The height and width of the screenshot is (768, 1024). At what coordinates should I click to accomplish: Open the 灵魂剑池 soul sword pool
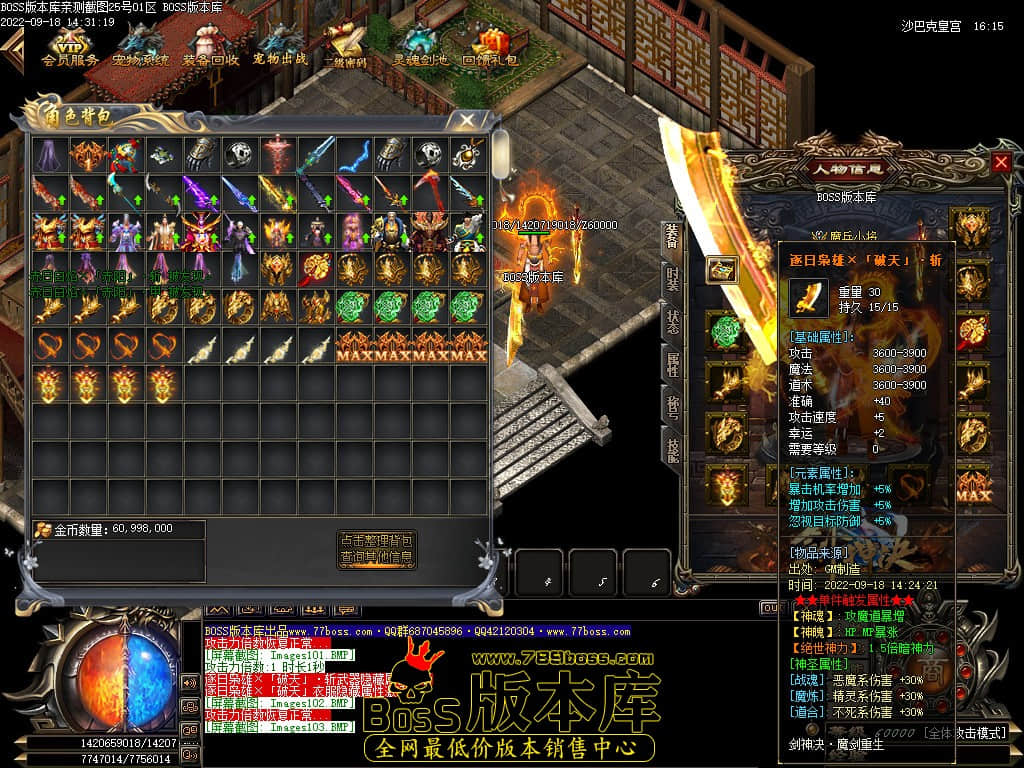point(420,44)
